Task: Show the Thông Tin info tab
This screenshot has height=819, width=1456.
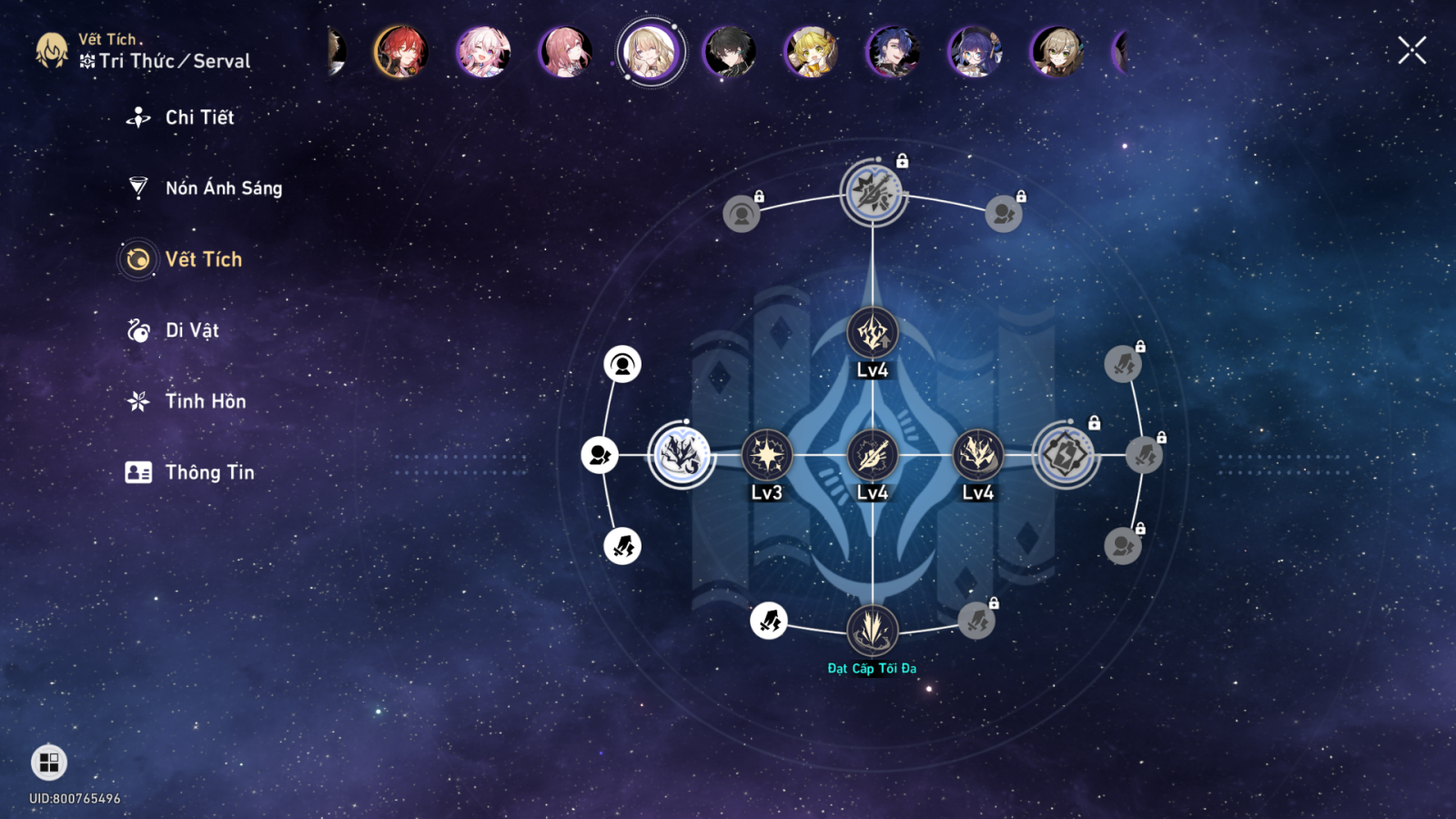Action: coord(209,472)
